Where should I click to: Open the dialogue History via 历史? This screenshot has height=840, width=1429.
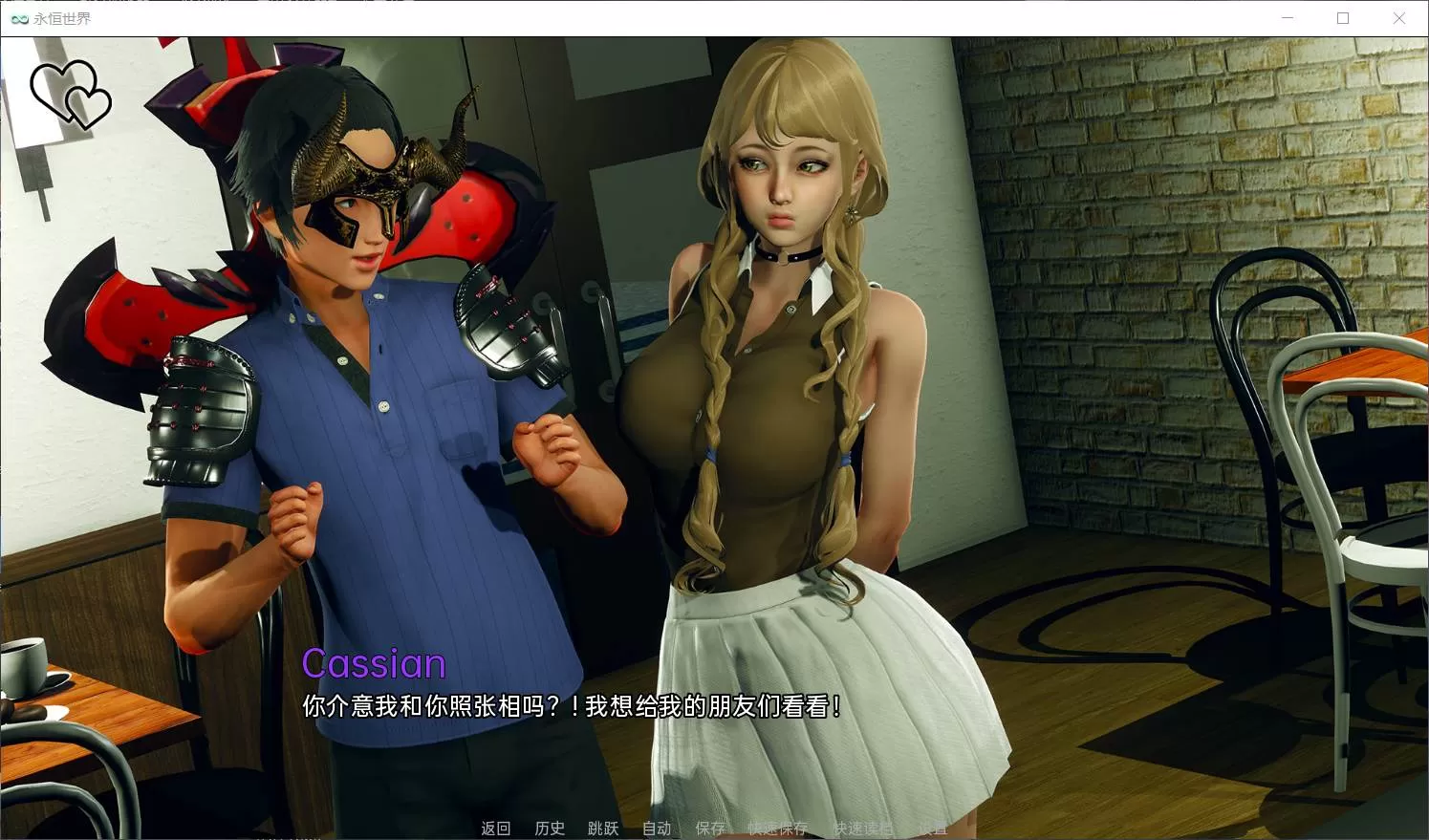pyautogui.click(x=550, y=828)
